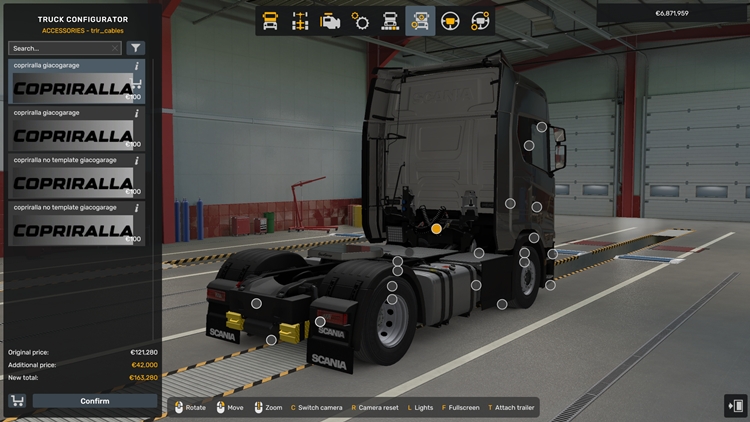This screenshot has height=422, width=750.
Task: Switch to the chassis category
Action: (x=300, y=20)
